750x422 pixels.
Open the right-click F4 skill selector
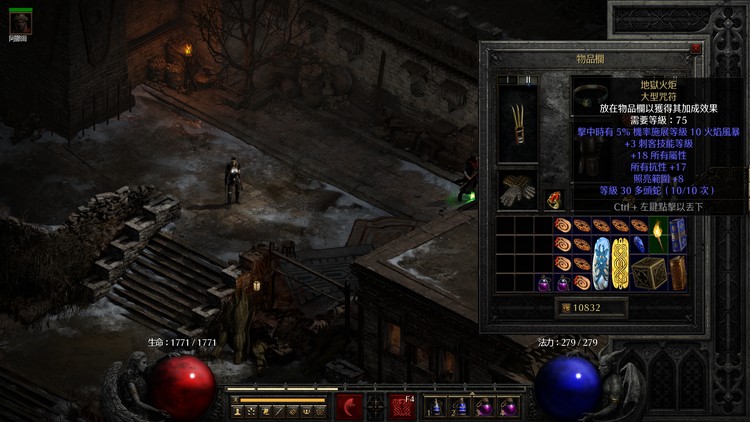[x=402, y=406]
